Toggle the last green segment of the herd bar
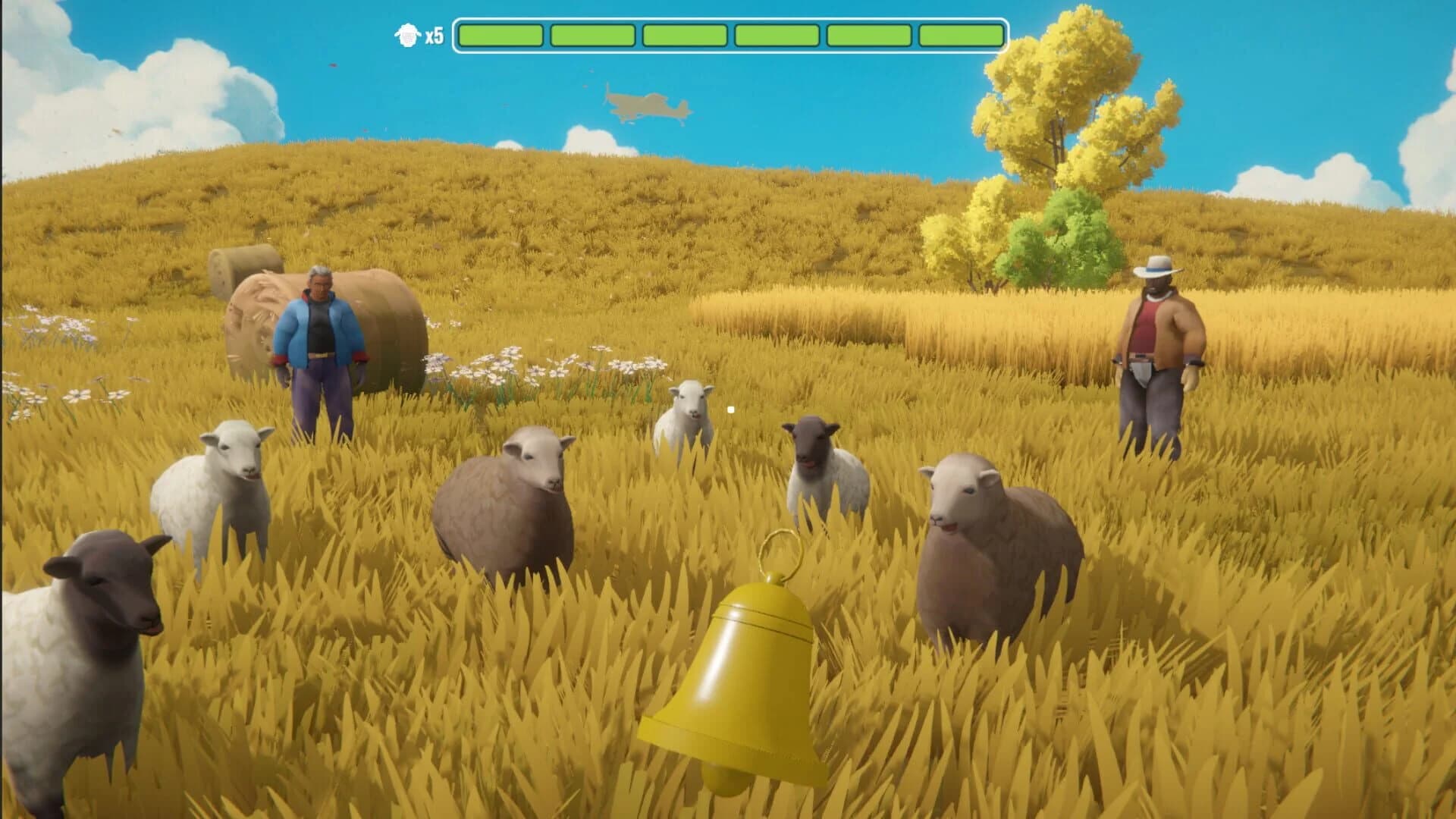Image resolution: width=1456 pixels, height=819 pixels. click(959, 33)
